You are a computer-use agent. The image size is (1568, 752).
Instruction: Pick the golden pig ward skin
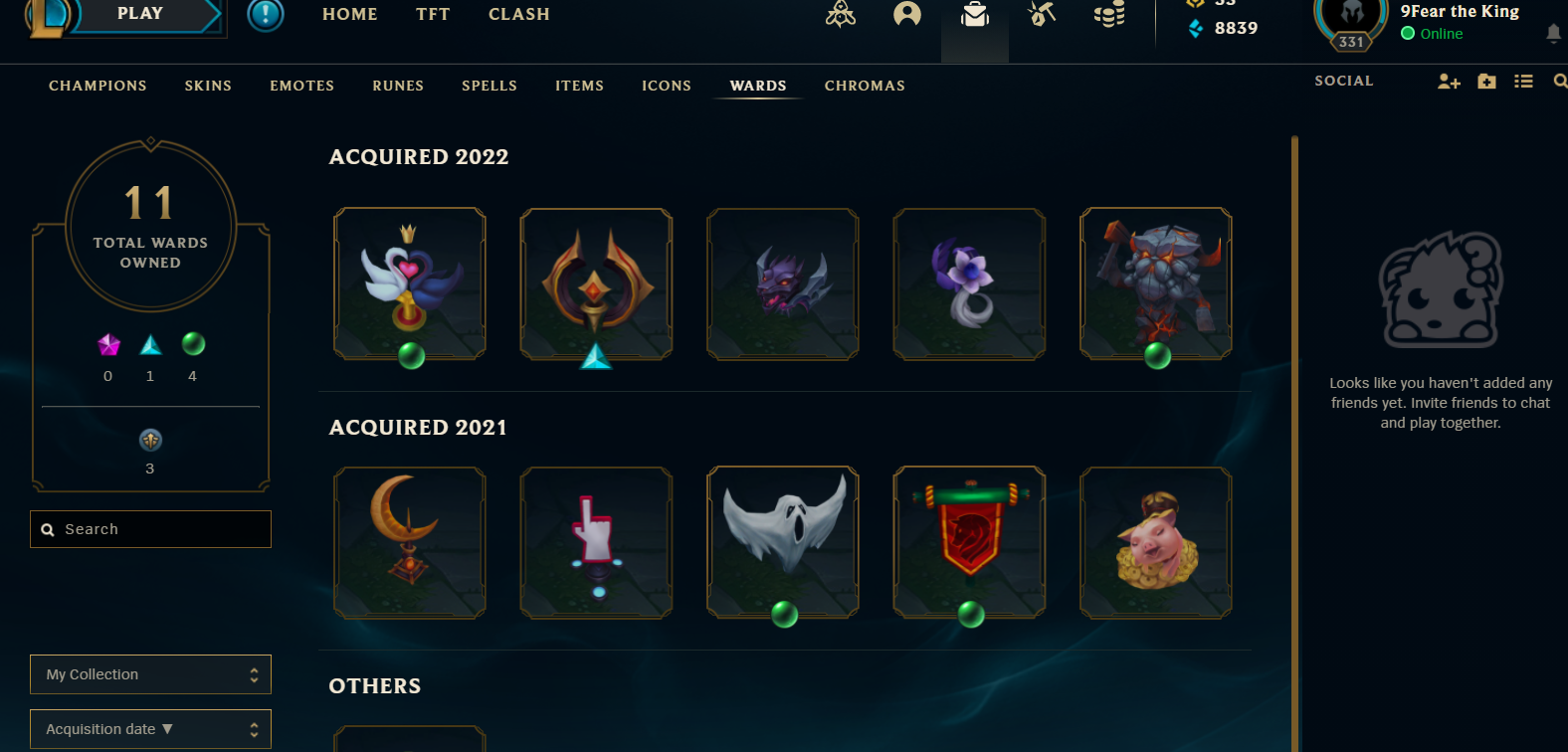pyautogui.click(x=1156, y=542)
